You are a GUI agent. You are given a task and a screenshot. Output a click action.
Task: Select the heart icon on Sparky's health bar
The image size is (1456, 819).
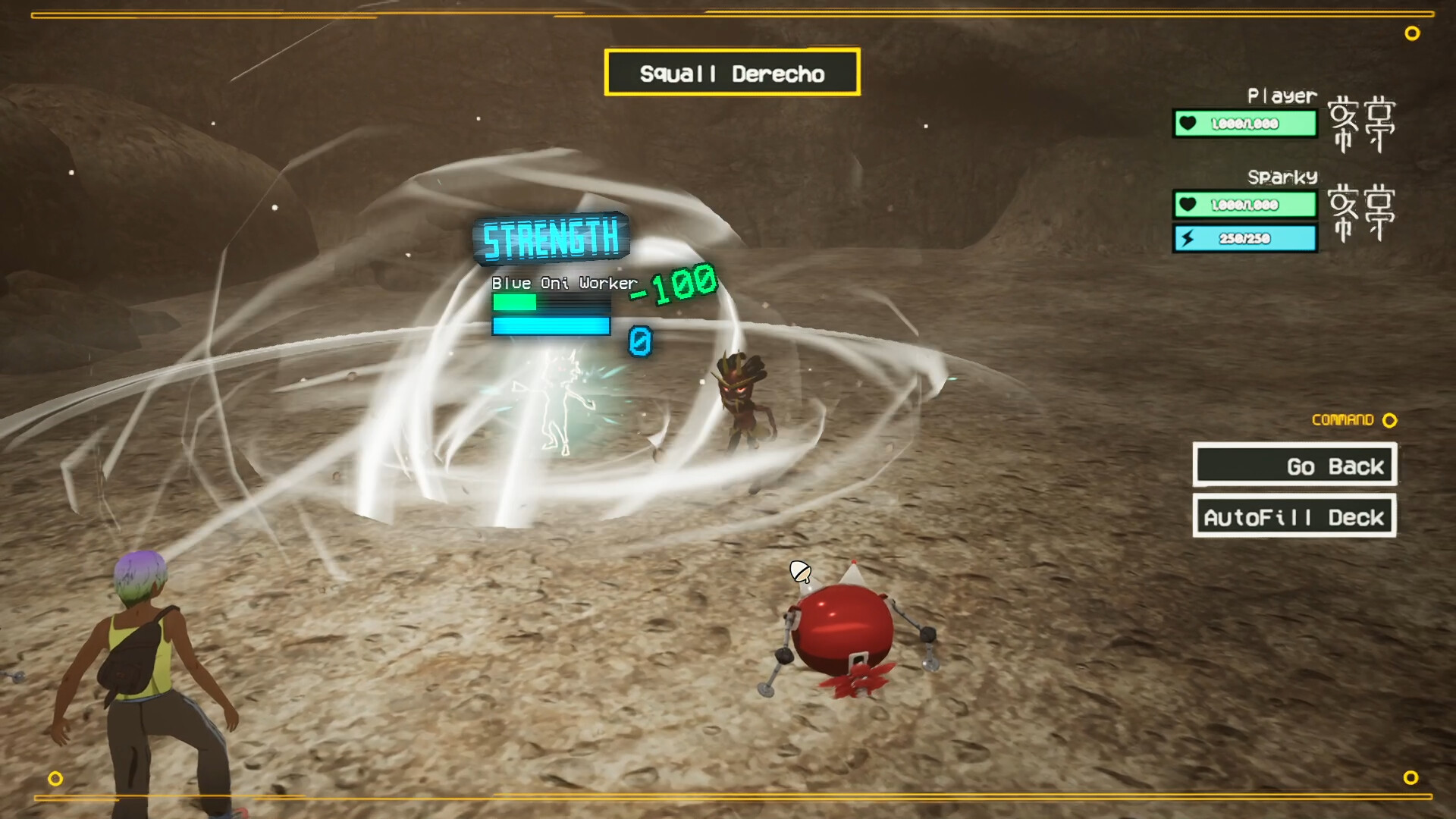pyautogui.click(x=1189, y=203)
